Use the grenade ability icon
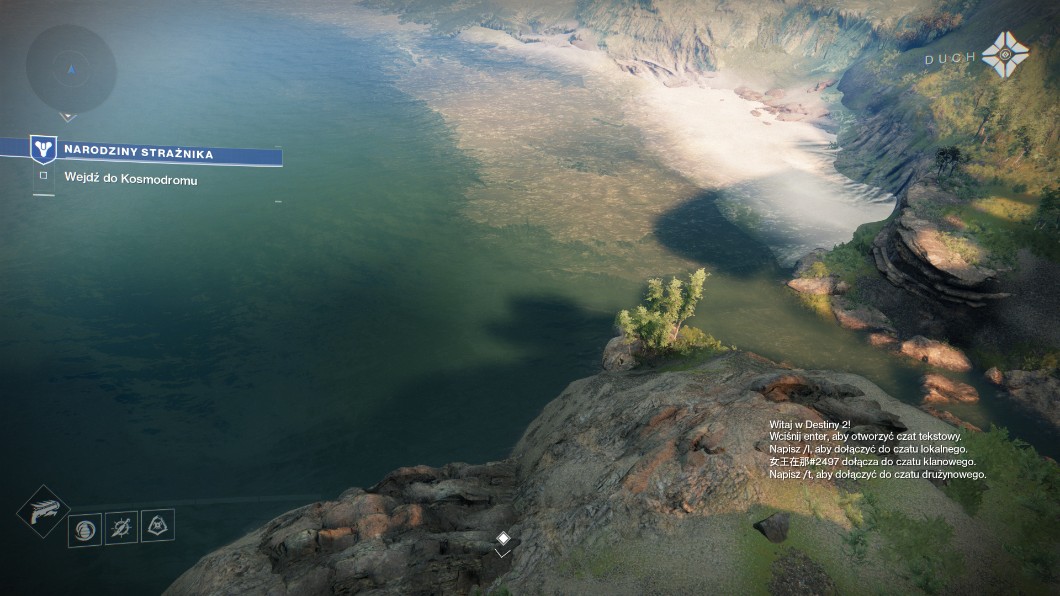Image resolution: width=1060 pixels, height=596 pixels. click(x=84, y=529)
